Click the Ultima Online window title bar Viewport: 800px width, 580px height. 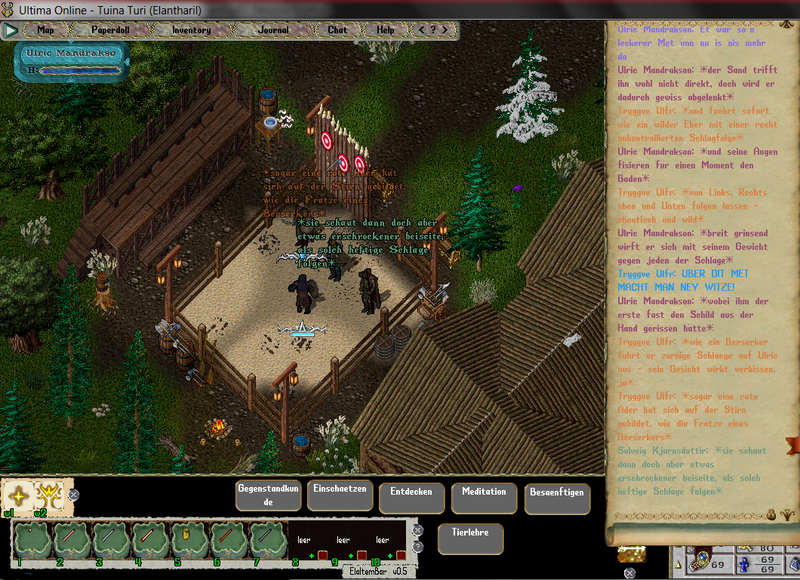[x=300, y=8]
